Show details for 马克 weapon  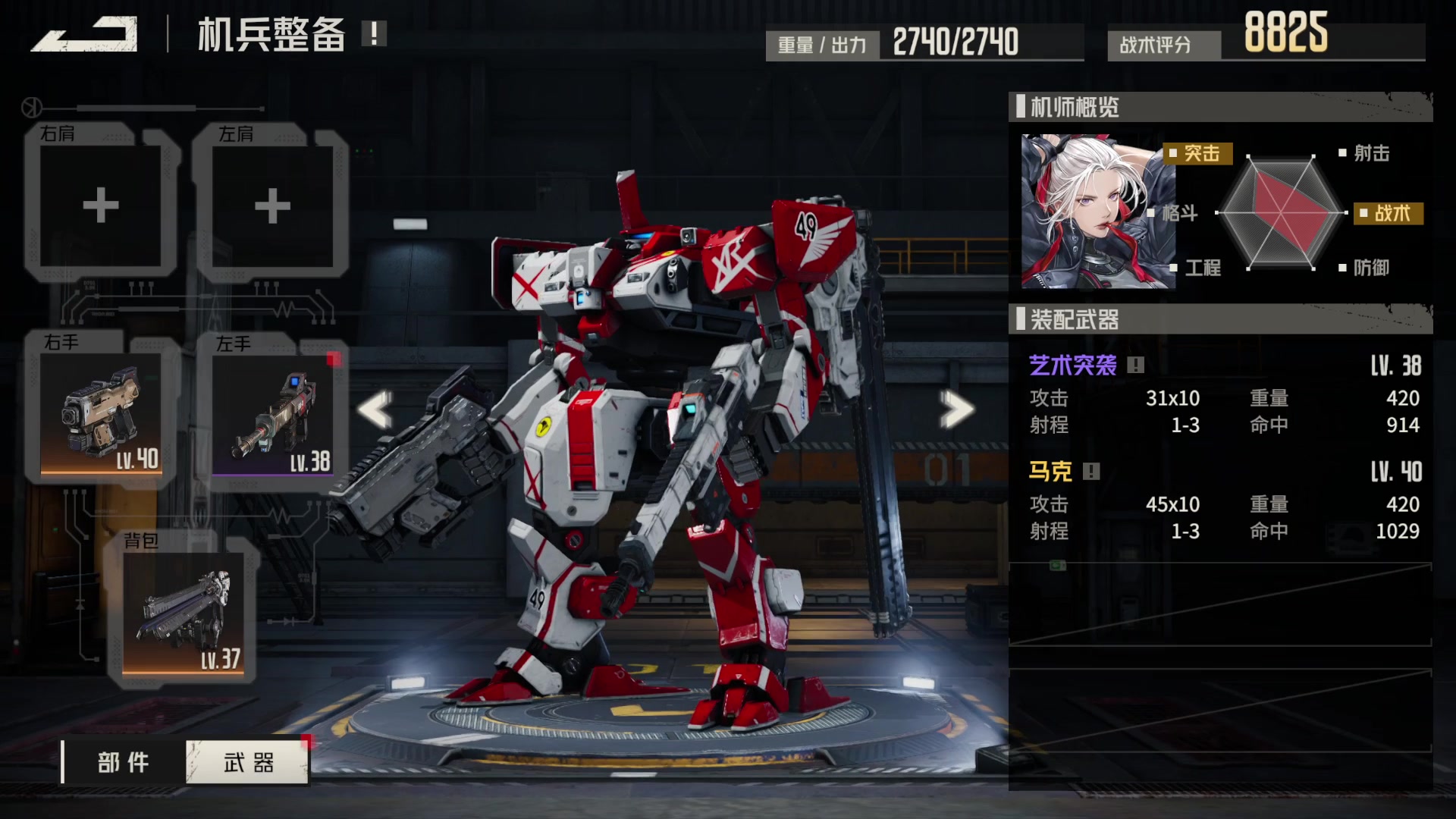(x=1091, y=472)
